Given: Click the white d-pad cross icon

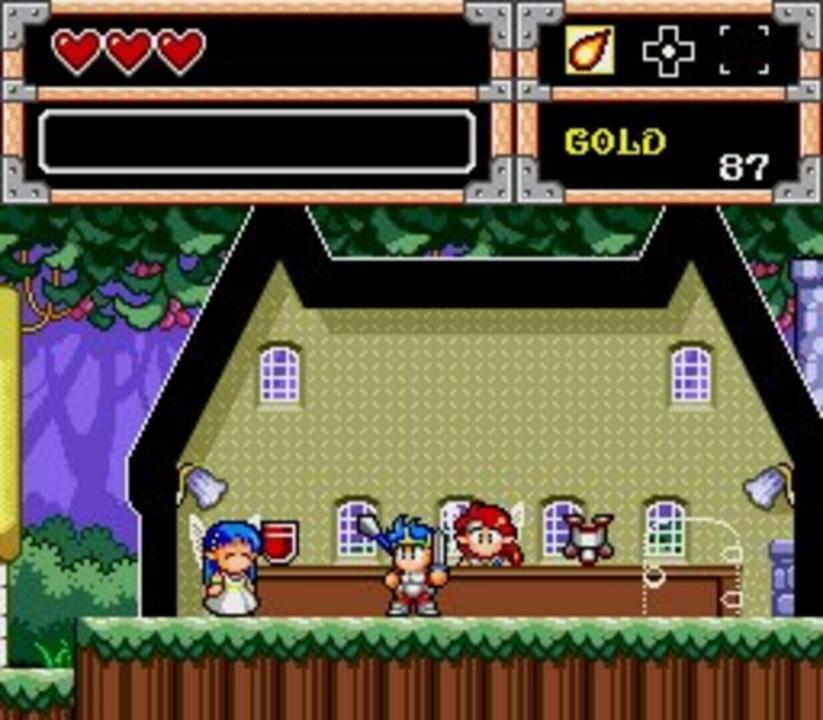Looking at the screenshot, I should (667, 51).
